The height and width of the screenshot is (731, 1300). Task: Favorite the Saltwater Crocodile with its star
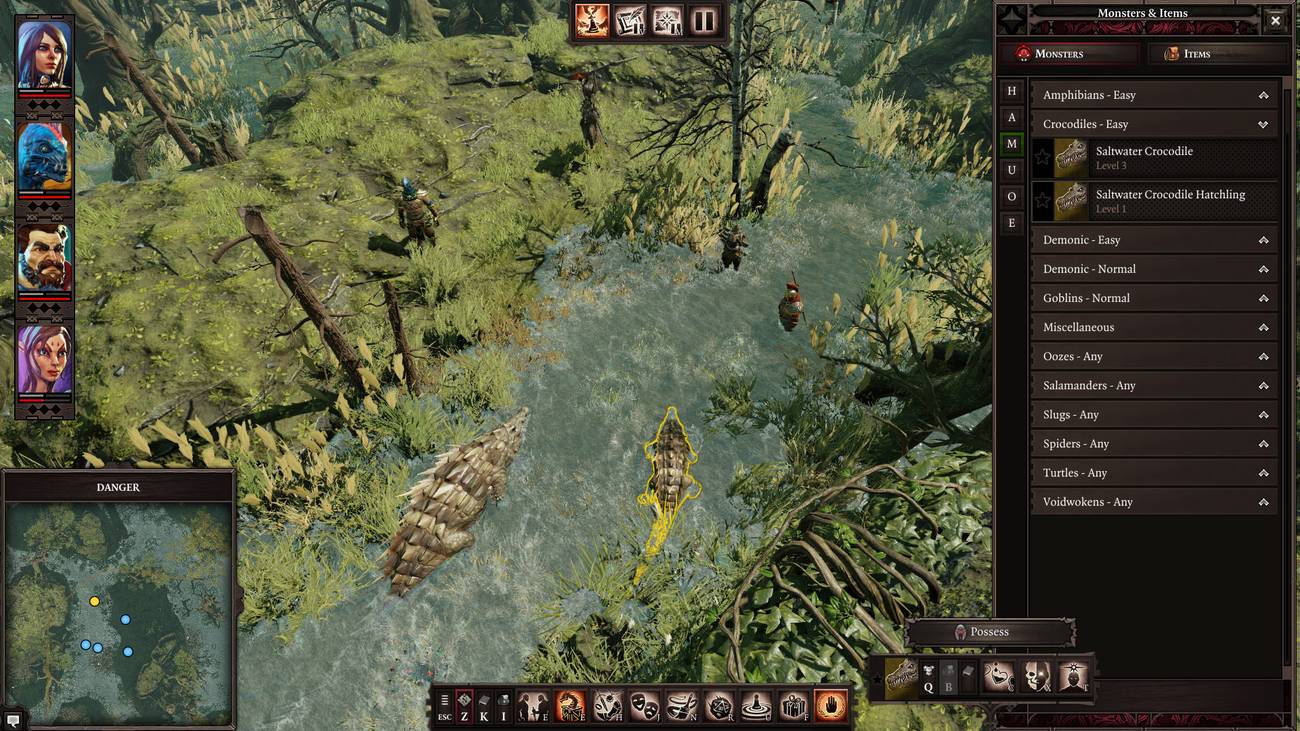pos(1043,158)
